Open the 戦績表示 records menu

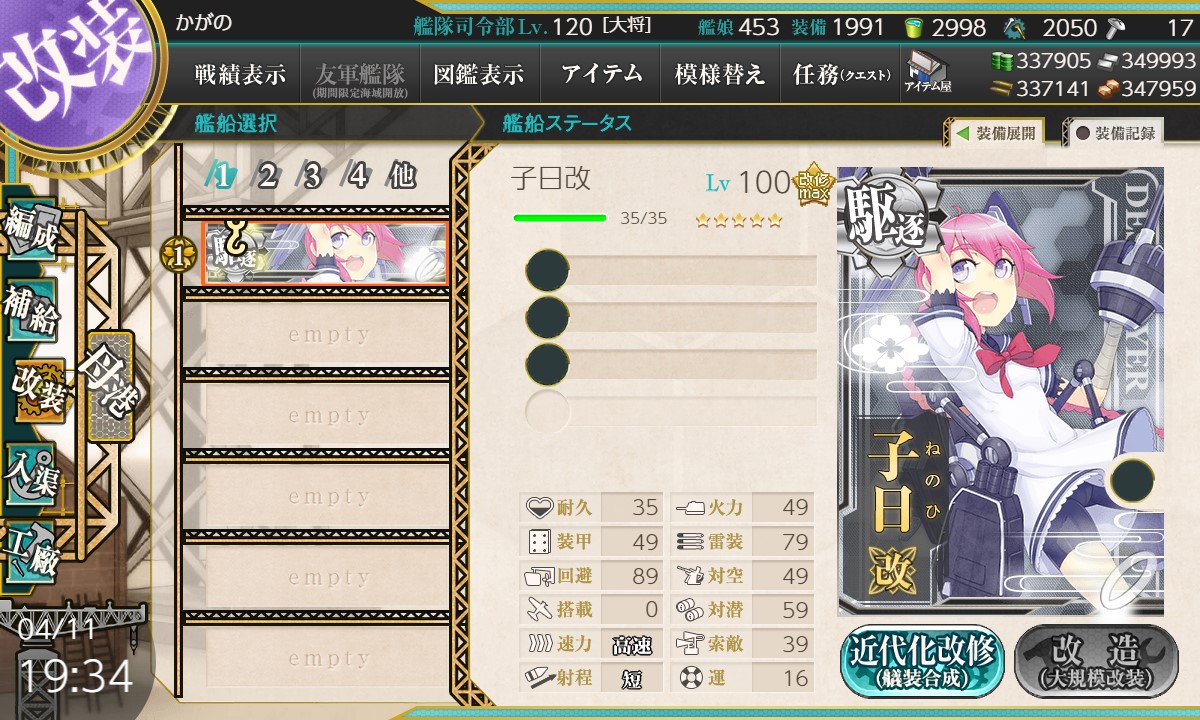click(240, 74)
